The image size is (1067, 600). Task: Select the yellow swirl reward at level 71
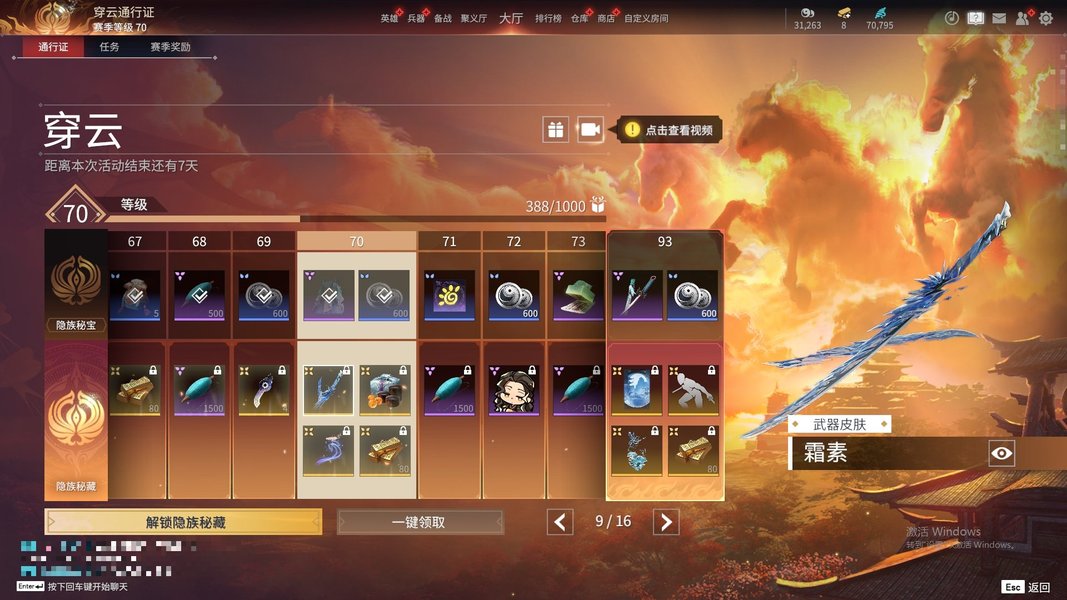[x=449, y=295]
